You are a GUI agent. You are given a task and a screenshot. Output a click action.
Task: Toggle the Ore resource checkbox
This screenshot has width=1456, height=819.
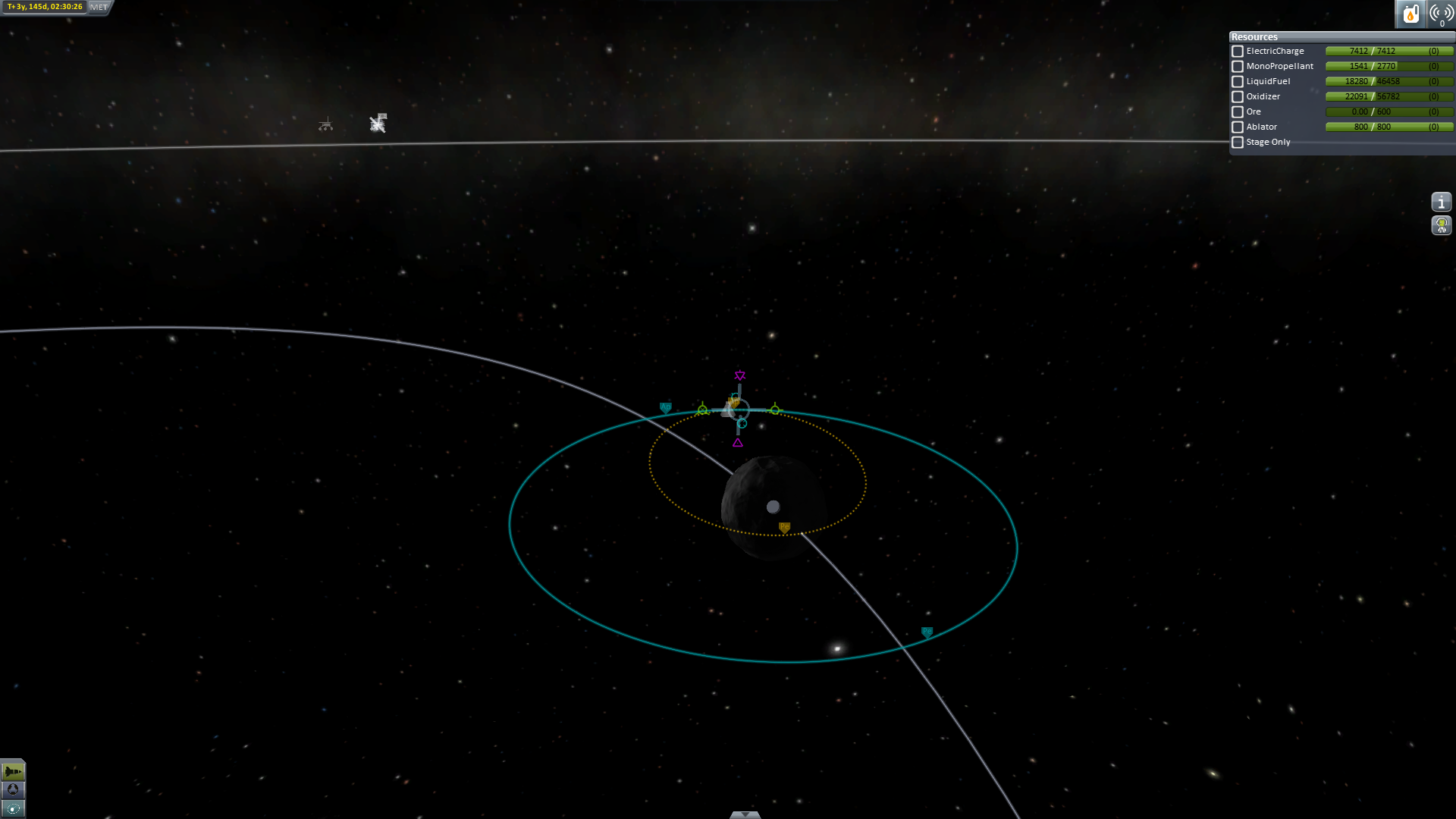tap(1238, 112)
